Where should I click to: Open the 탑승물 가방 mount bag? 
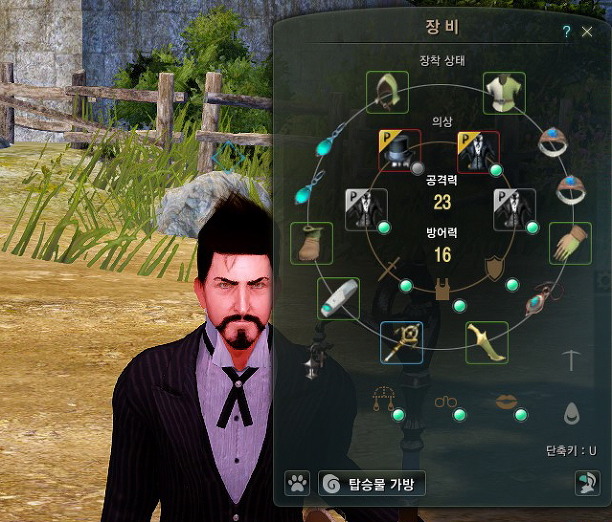point(372,485)
